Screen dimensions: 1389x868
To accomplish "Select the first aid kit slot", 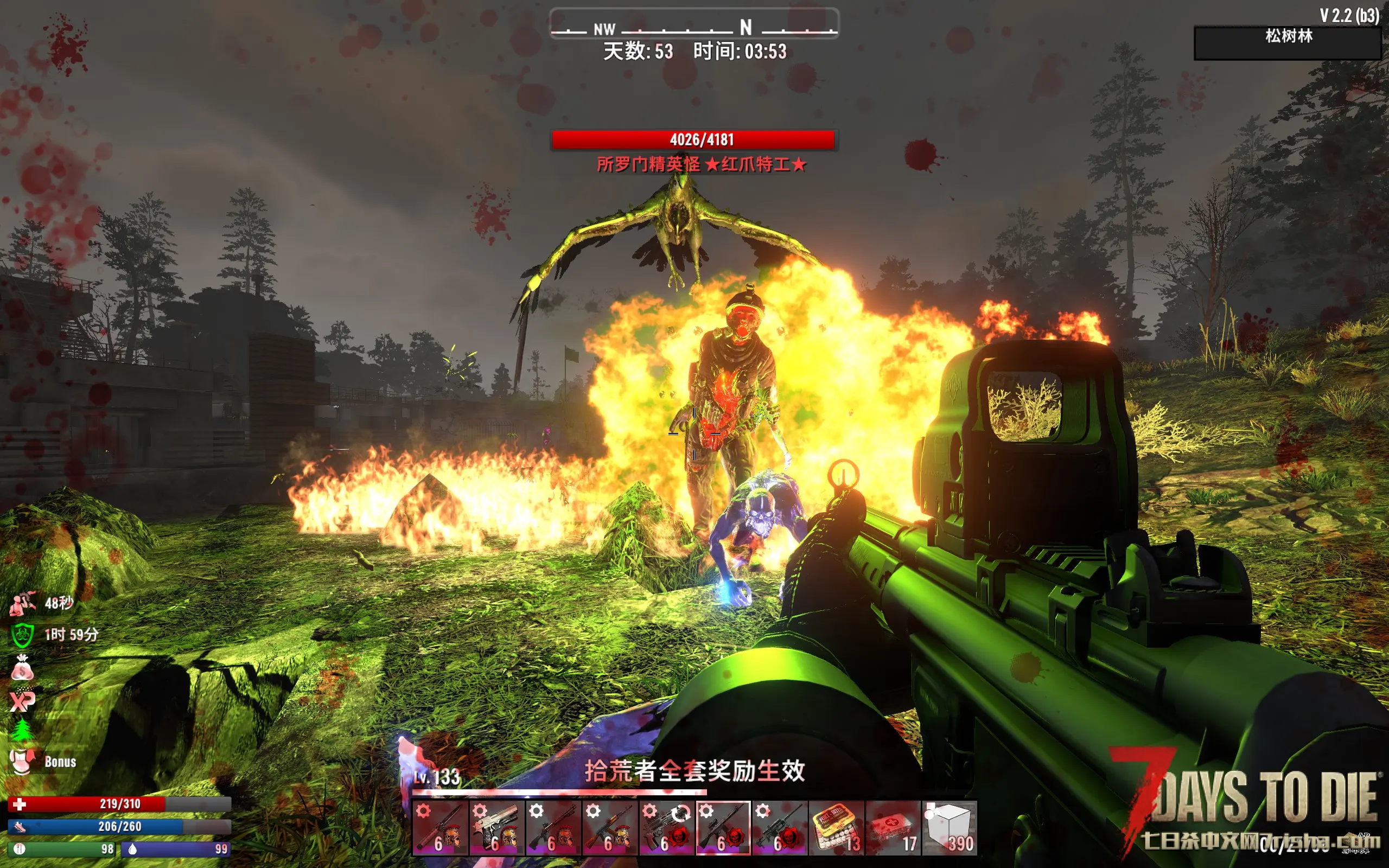I will pos(892,828).
